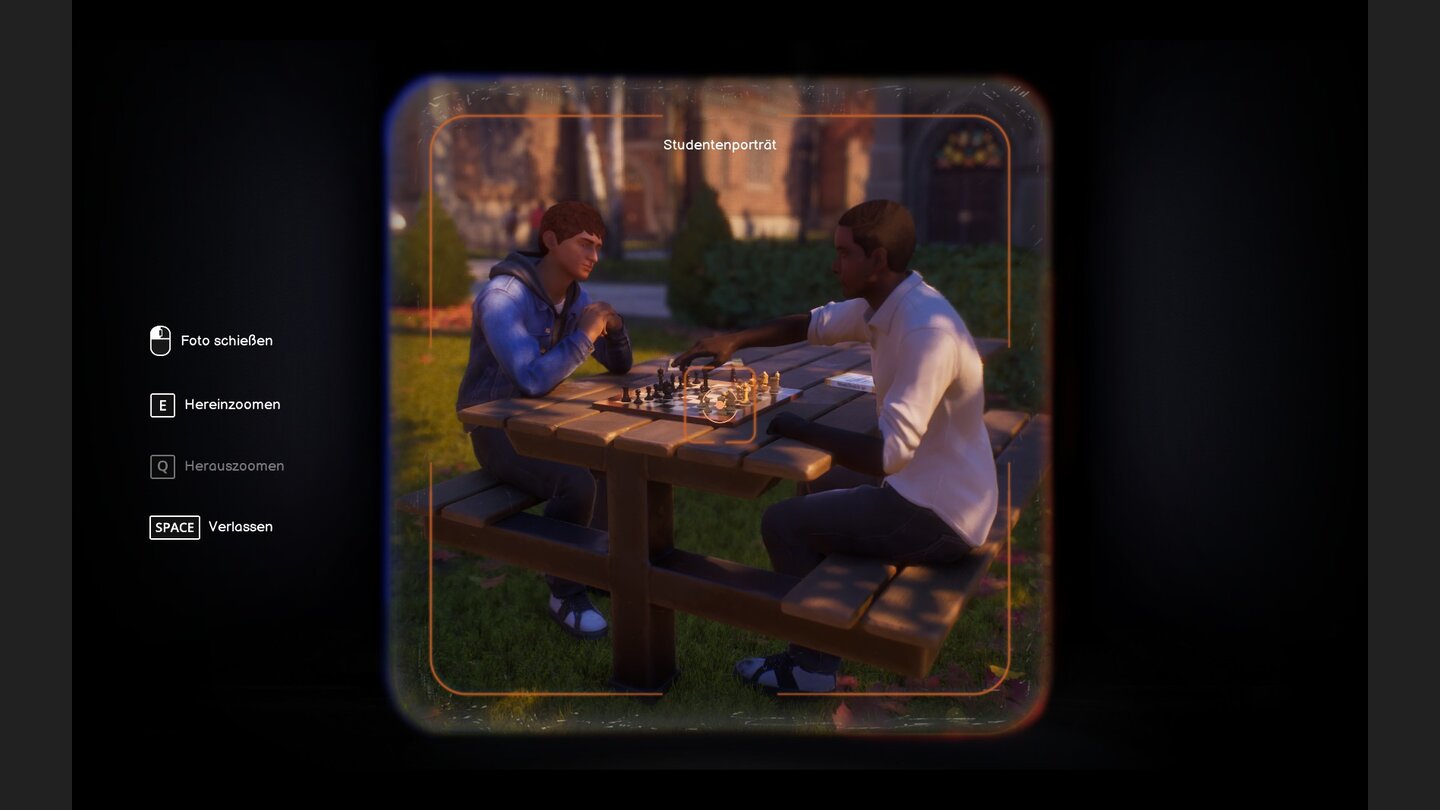
Task: Click the mouse icon next to Foto schießen
Action: (x=159, y=340)
